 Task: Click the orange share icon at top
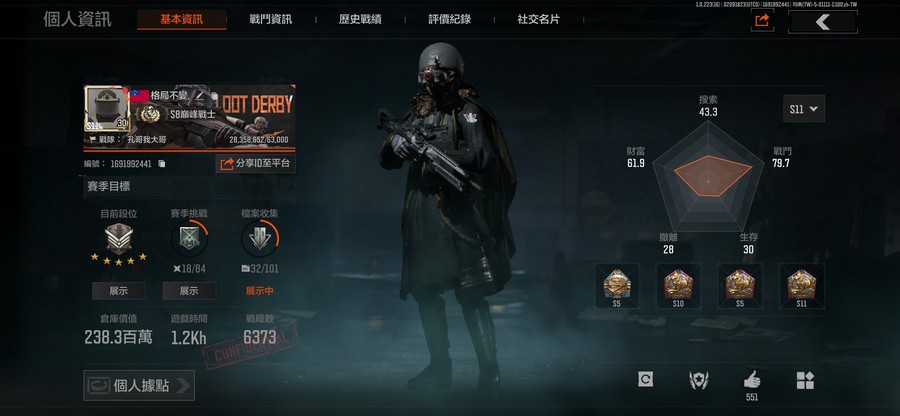763,20
